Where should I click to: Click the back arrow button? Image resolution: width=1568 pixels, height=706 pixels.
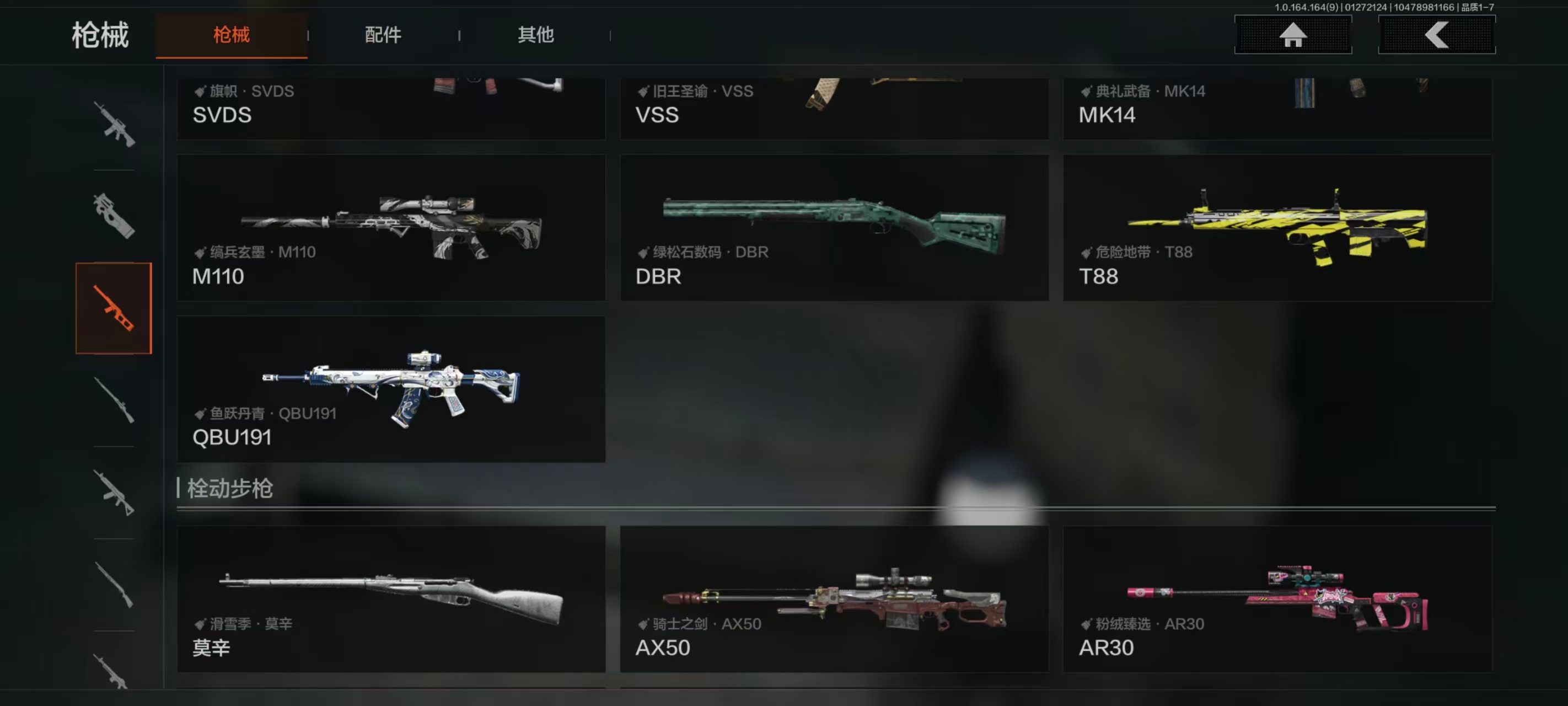point(1436,35)
